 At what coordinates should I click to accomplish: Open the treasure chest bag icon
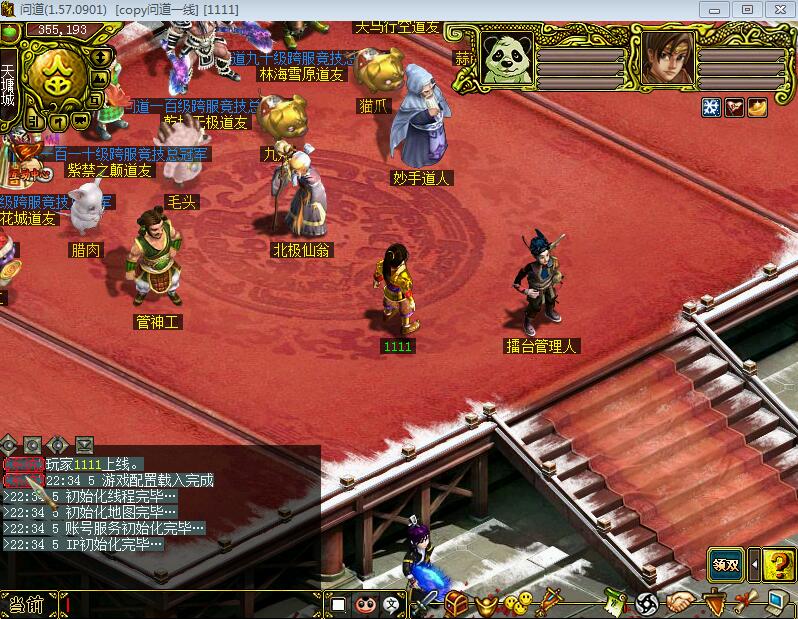point(457,604)
